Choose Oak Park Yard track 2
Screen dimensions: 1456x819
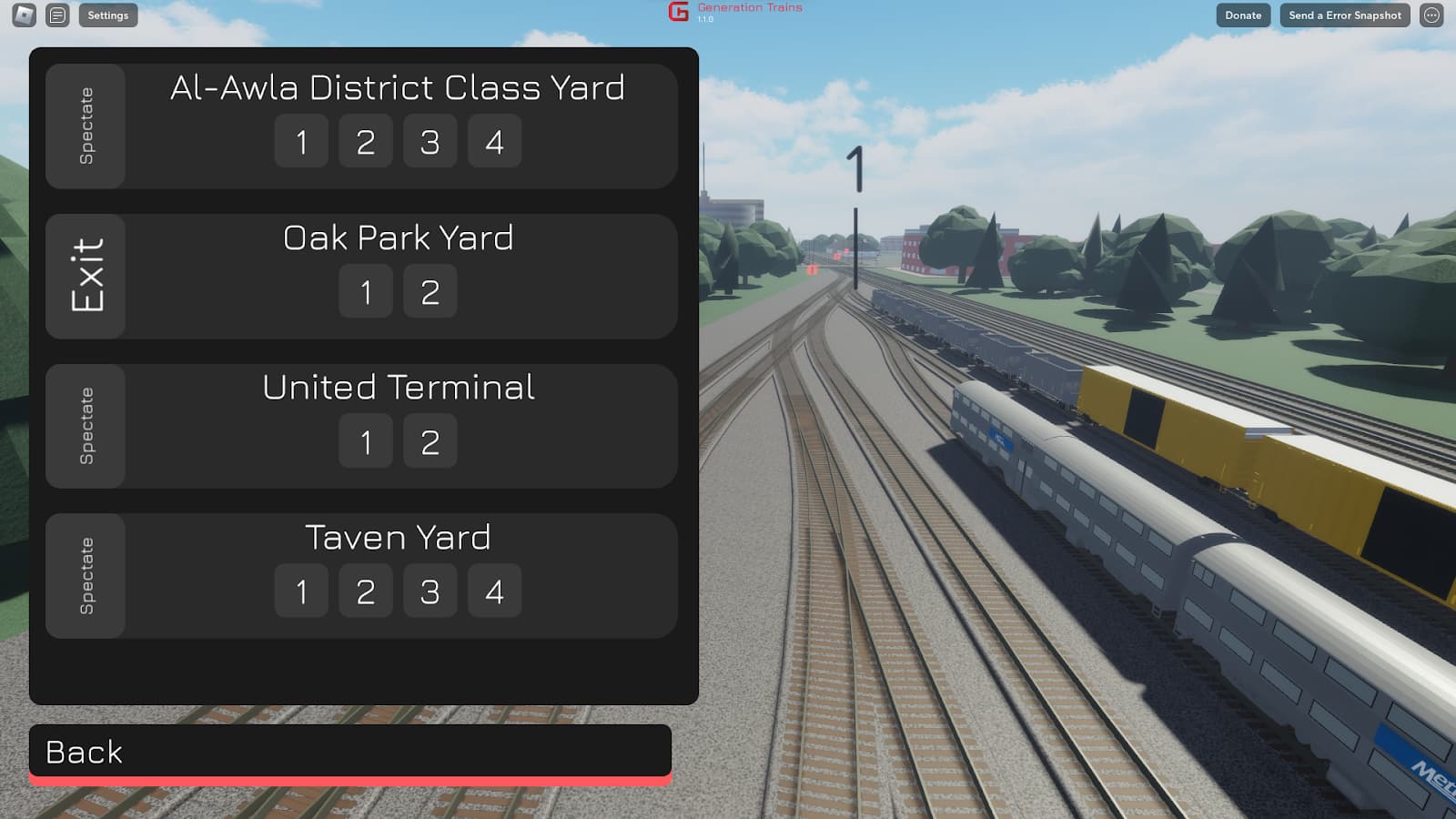pos(430,291)
